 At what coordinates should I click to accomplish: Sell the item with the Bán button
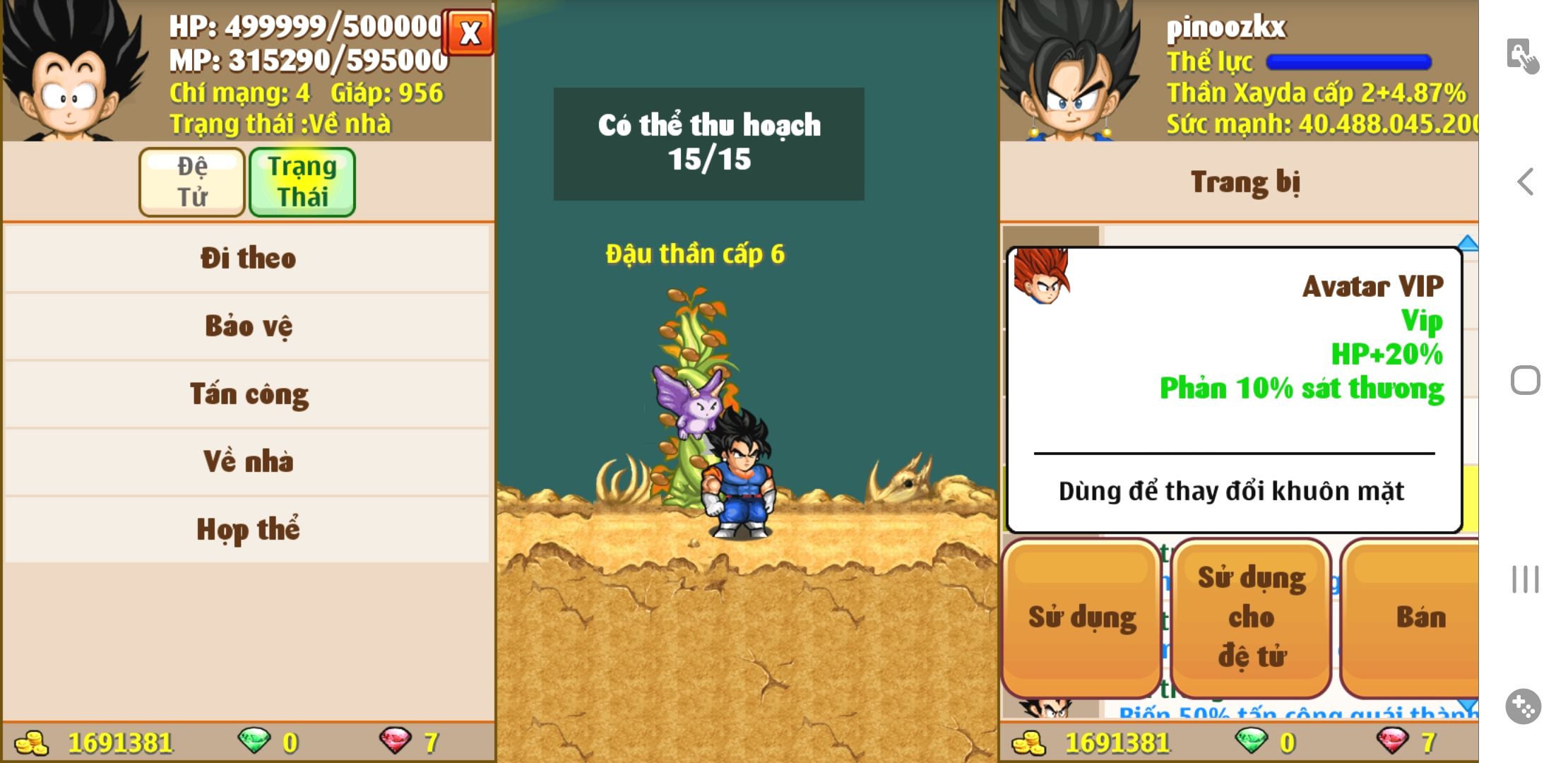(x=1418, y=617)
